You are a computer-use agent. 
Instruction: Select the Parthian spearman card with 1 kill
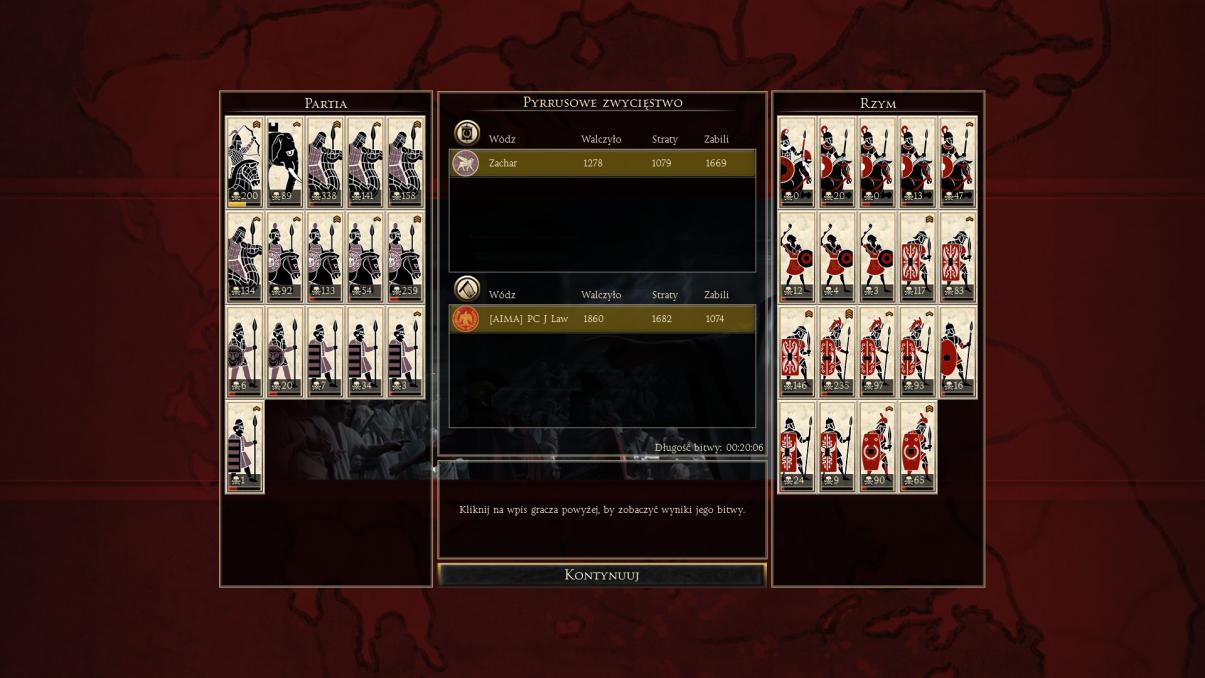coord(244,447)
